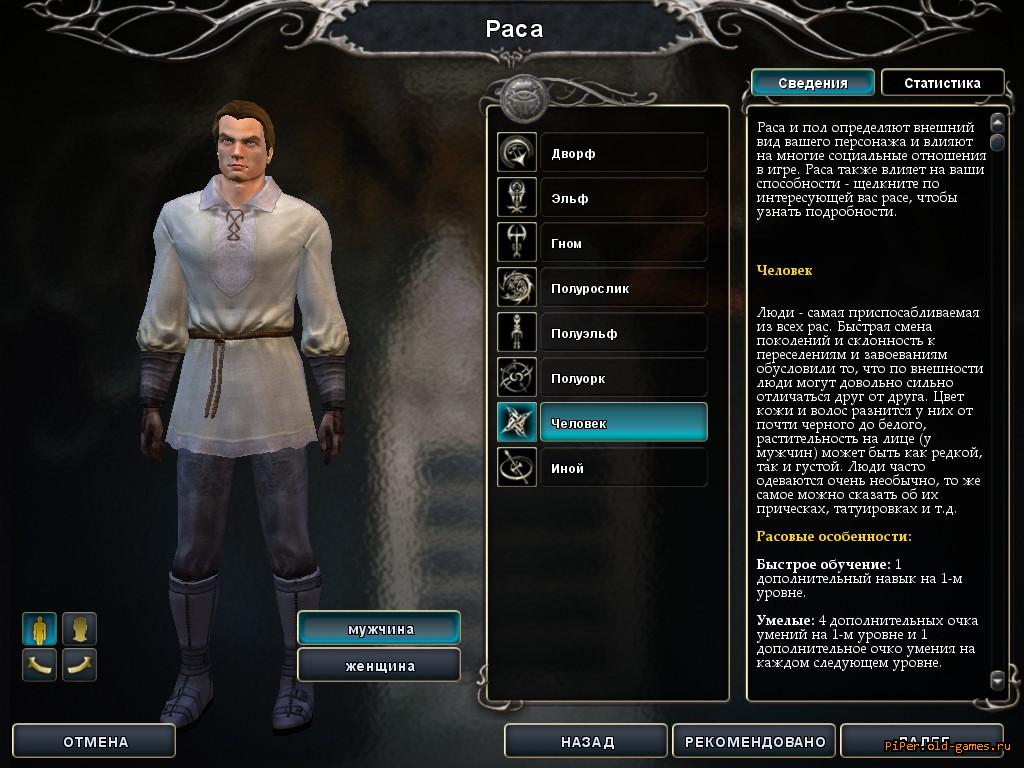The image size is (1024, 768).
Task: Switch to full-body character view icon
Action: pyautogui.click(x=40, y=629)
